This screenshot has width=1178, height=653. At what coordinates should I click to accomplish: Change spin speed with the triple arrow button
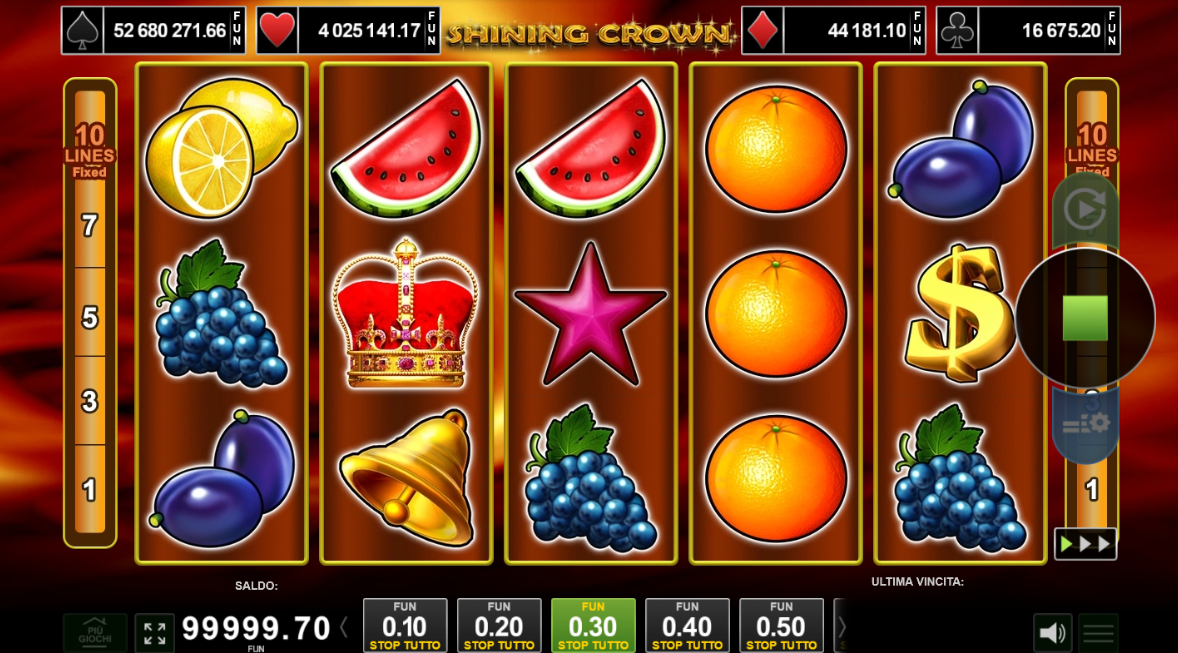[1085, 544]
